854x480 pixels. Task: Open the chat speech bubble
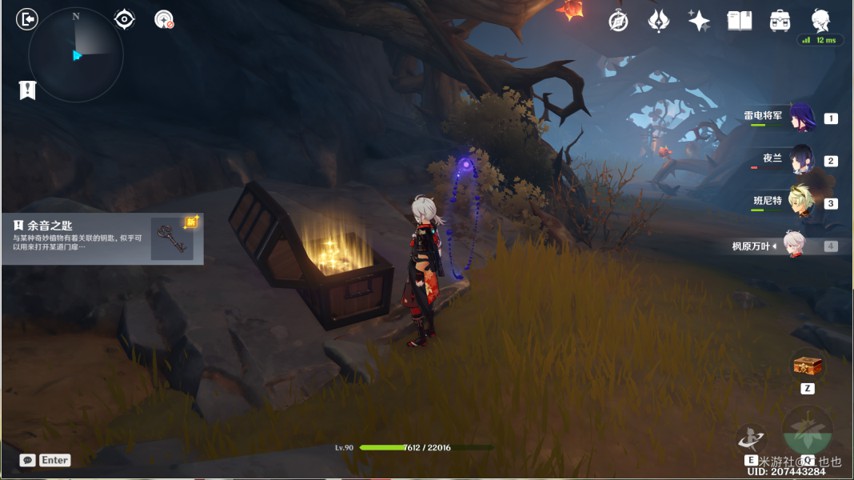(x=27, y=460)
